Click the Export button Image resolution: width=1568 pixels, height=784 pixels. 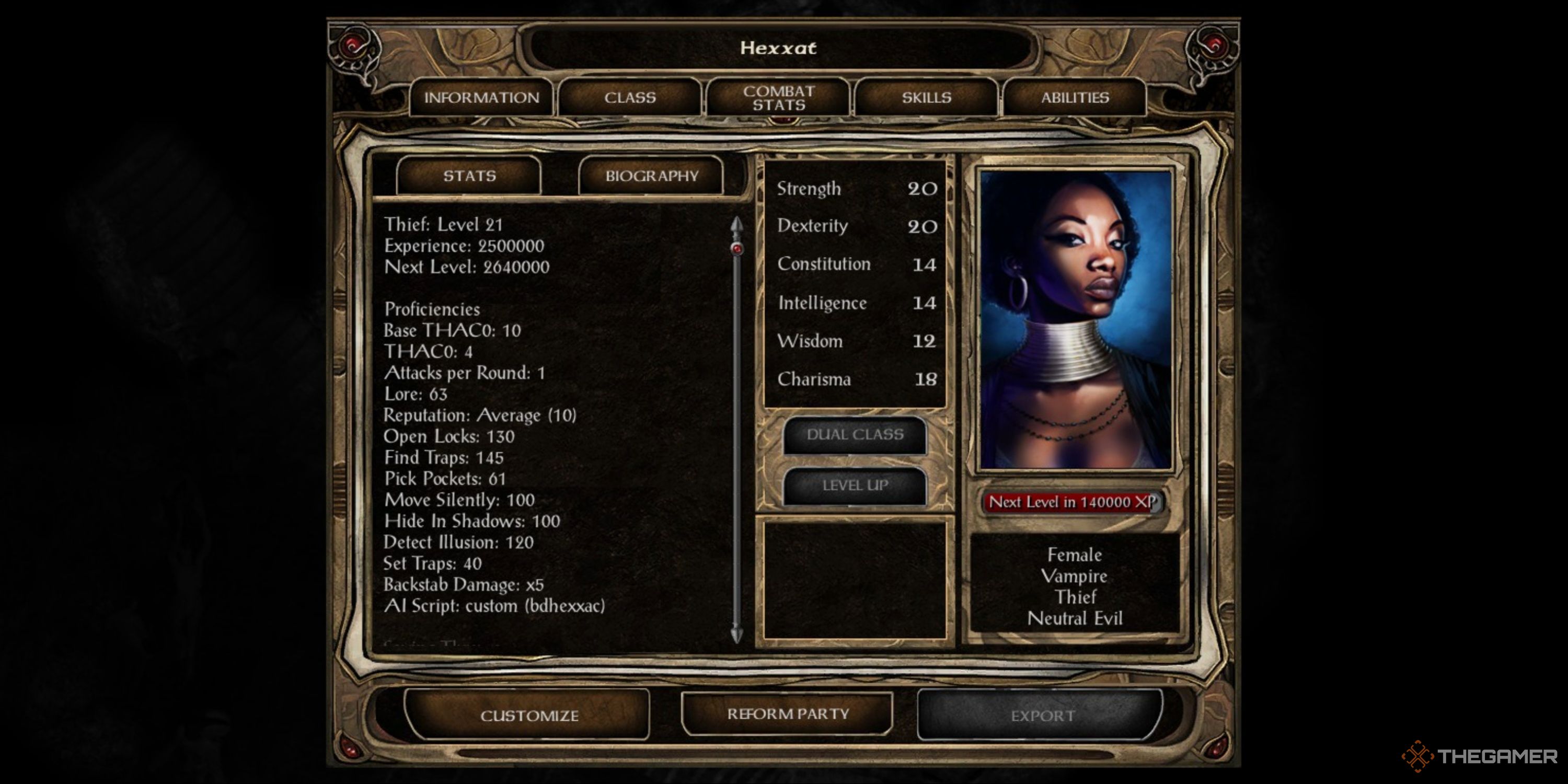click(1042, 715)
